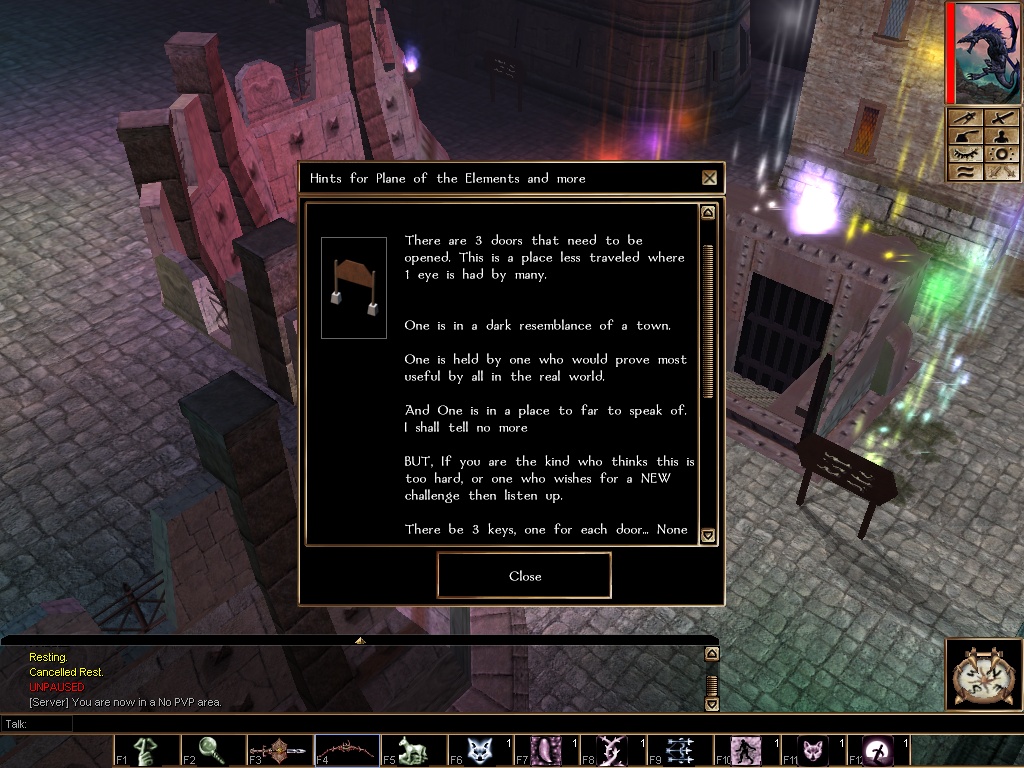The image size is (1024, 768).
Task: Click the crossed arrows icon button
Action: click(x=1001, y=173)
